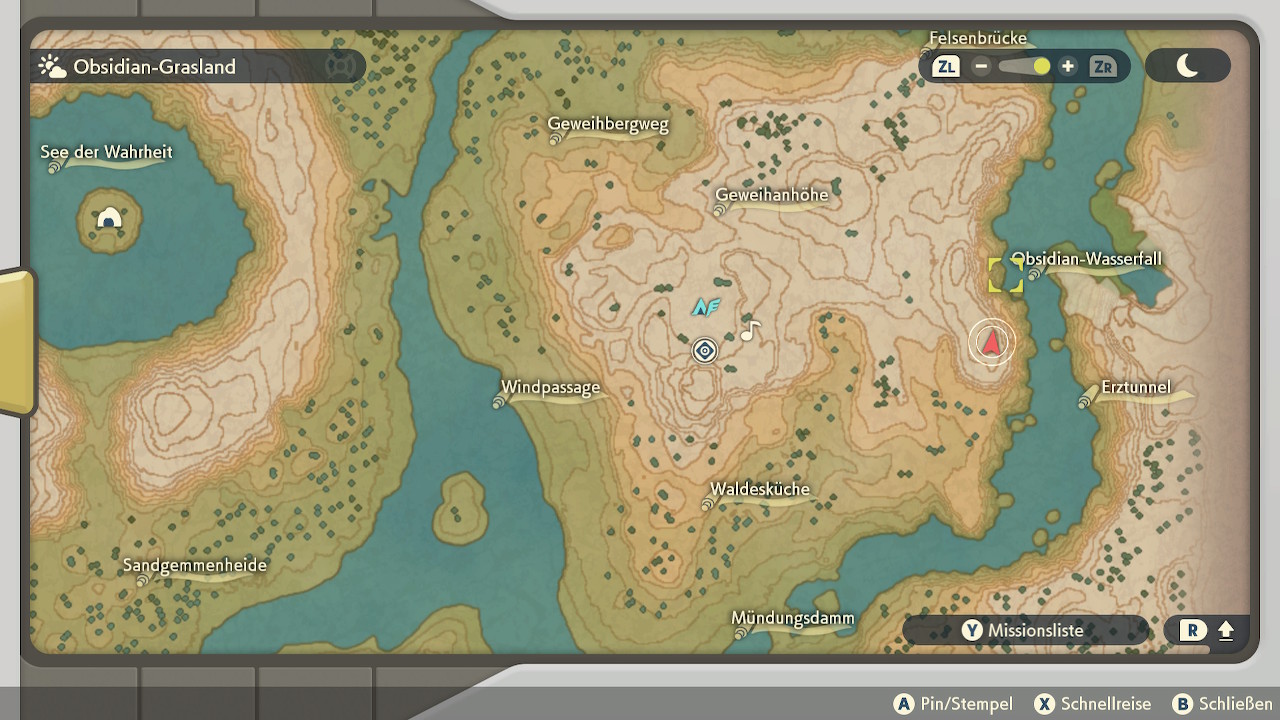This screenshot has width=1280, height=720.
Task: Select the music note map marker
Action: tap(750, 330)
